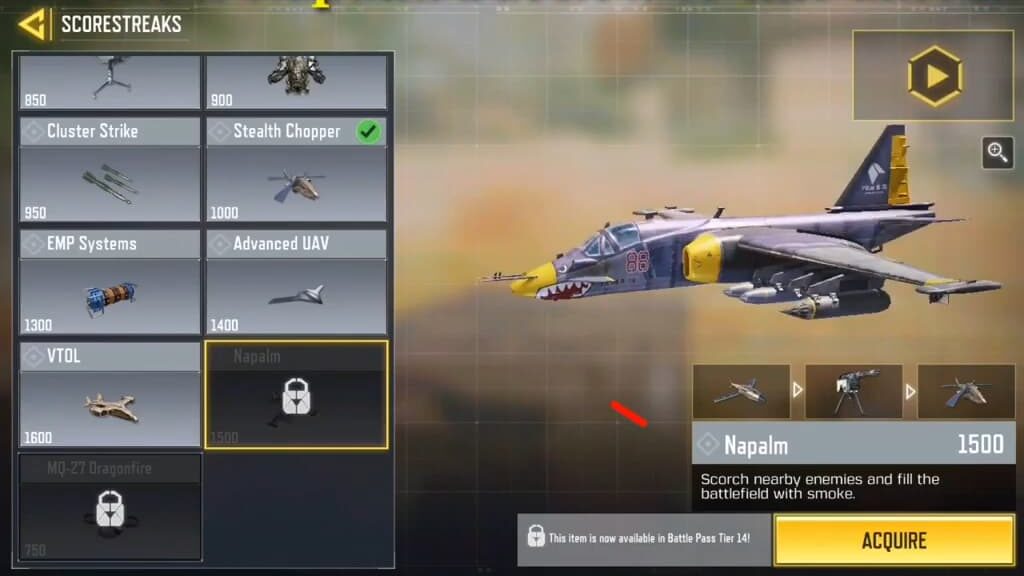This screenshot has height=576, width=1024.
Task: Acquire the Napalm scorestreak
Action: click(894, 541)
